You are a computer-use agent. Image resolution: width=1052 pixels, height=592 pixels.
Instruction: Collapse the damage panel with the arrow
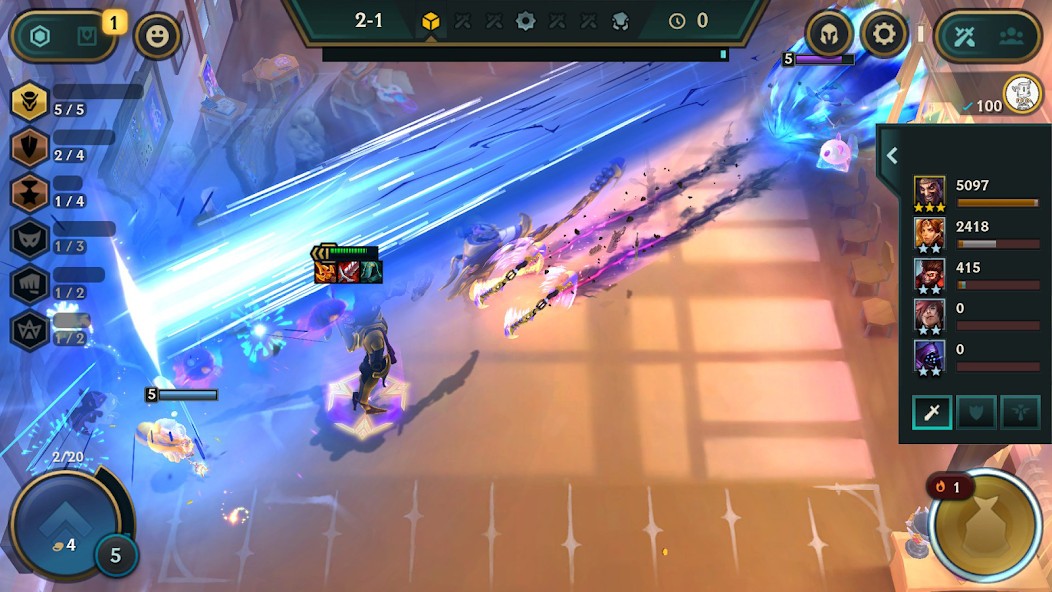pyautogui.click(x=892, y=156)
